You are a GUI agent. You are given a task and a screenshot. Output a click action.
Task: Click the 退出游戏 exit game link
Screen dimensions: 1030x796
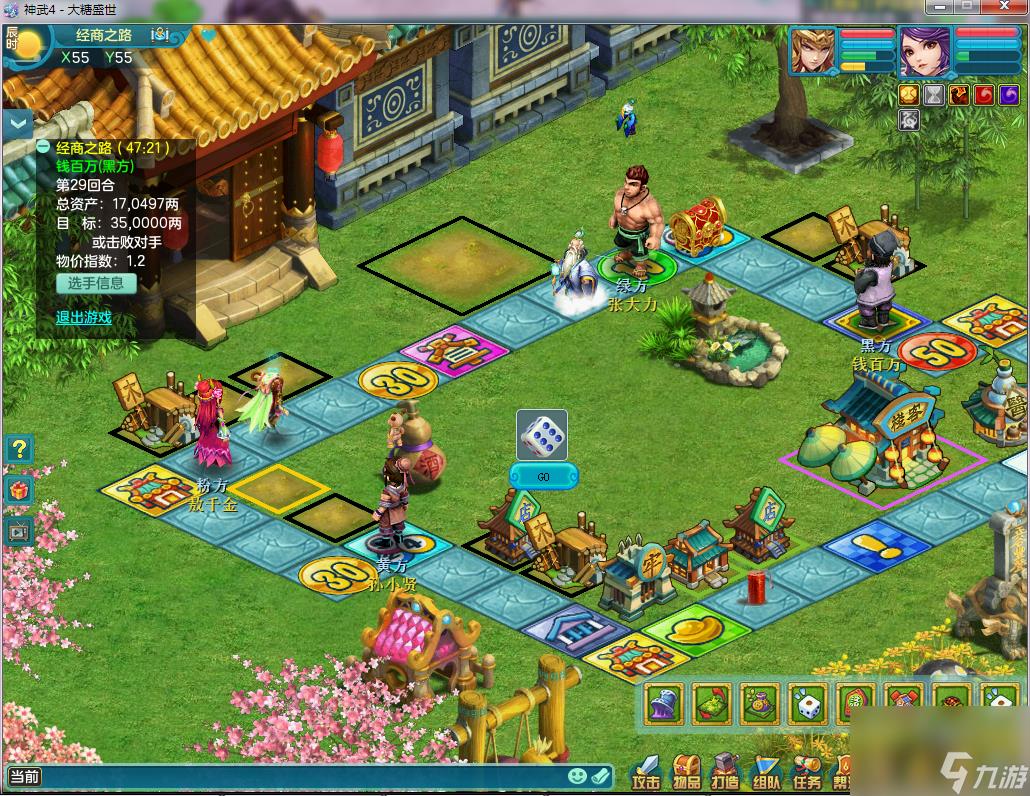(84, 317)
